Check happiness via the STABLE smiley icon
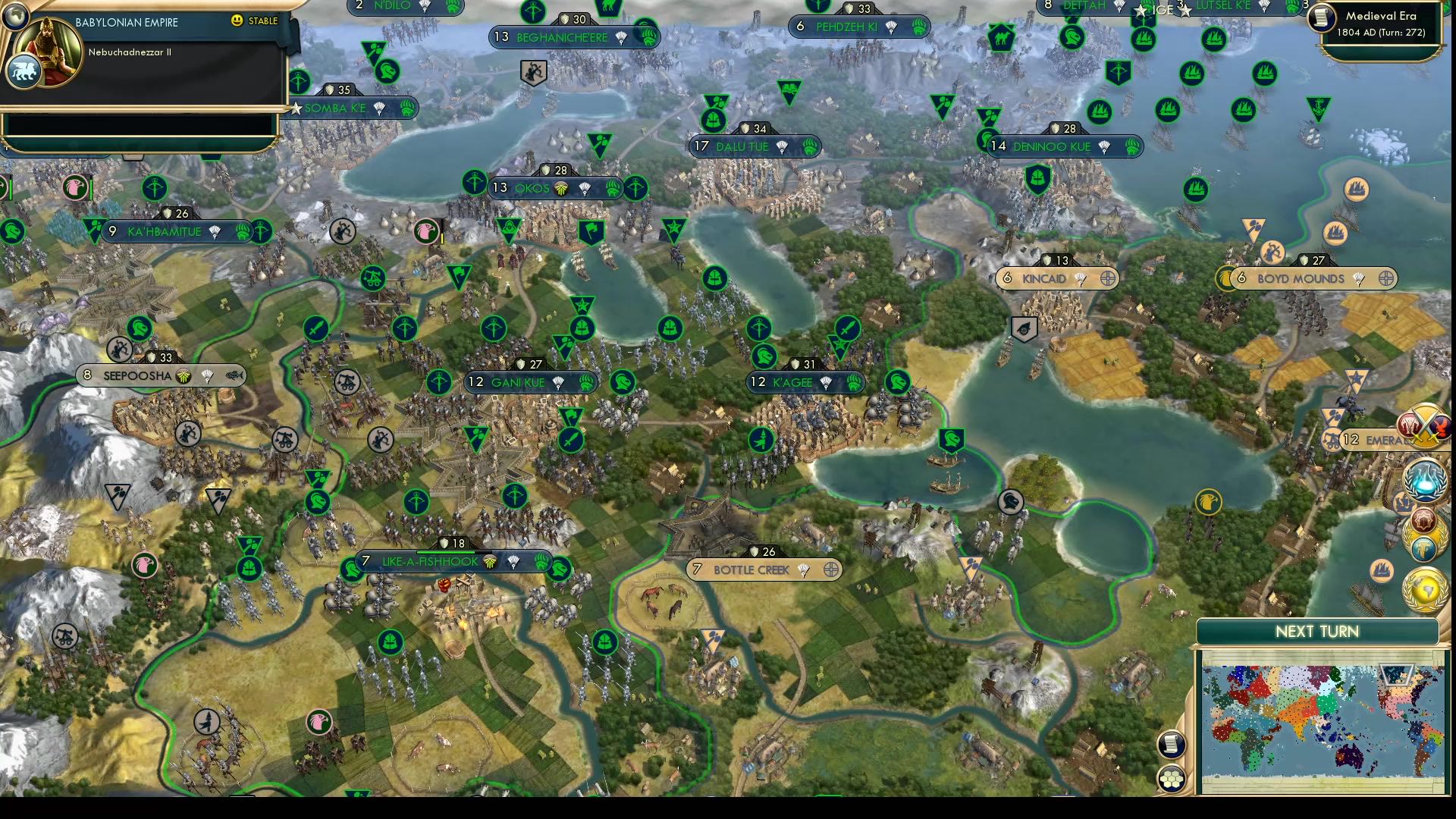 pyautogui.click(x=238, y=21)
